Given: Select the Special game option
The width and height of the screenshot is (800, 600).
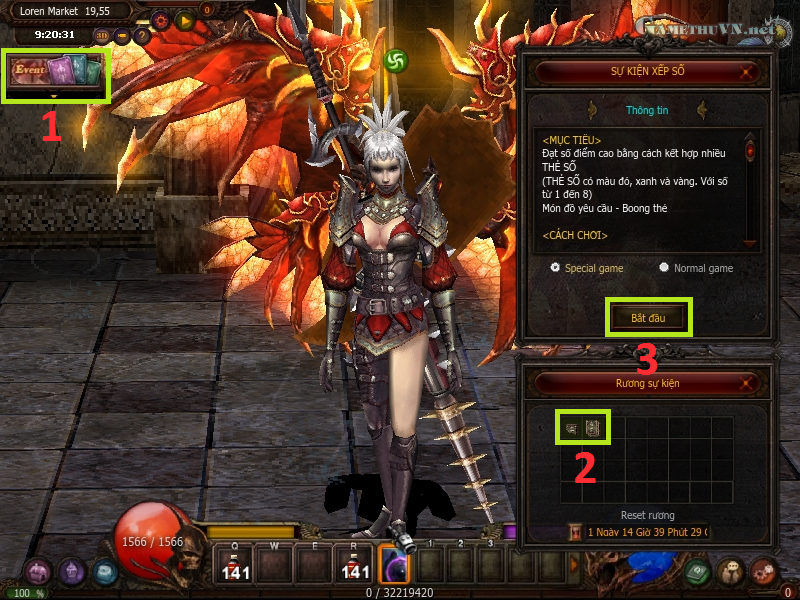Looking at the screenshot, I should tap(556, 268).
